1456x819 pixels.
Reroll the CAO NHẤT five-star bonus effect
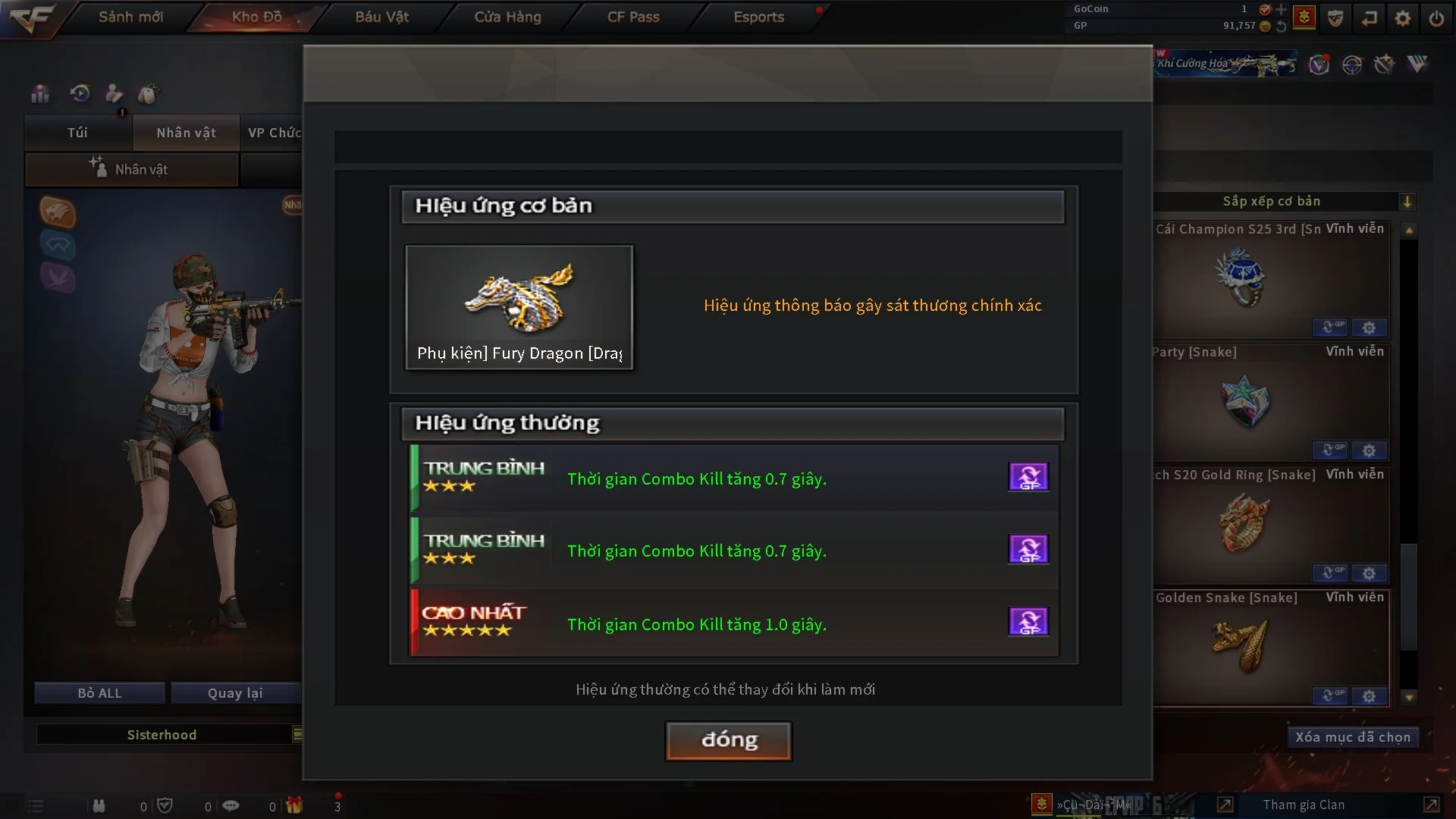(x=1028, y=622)
